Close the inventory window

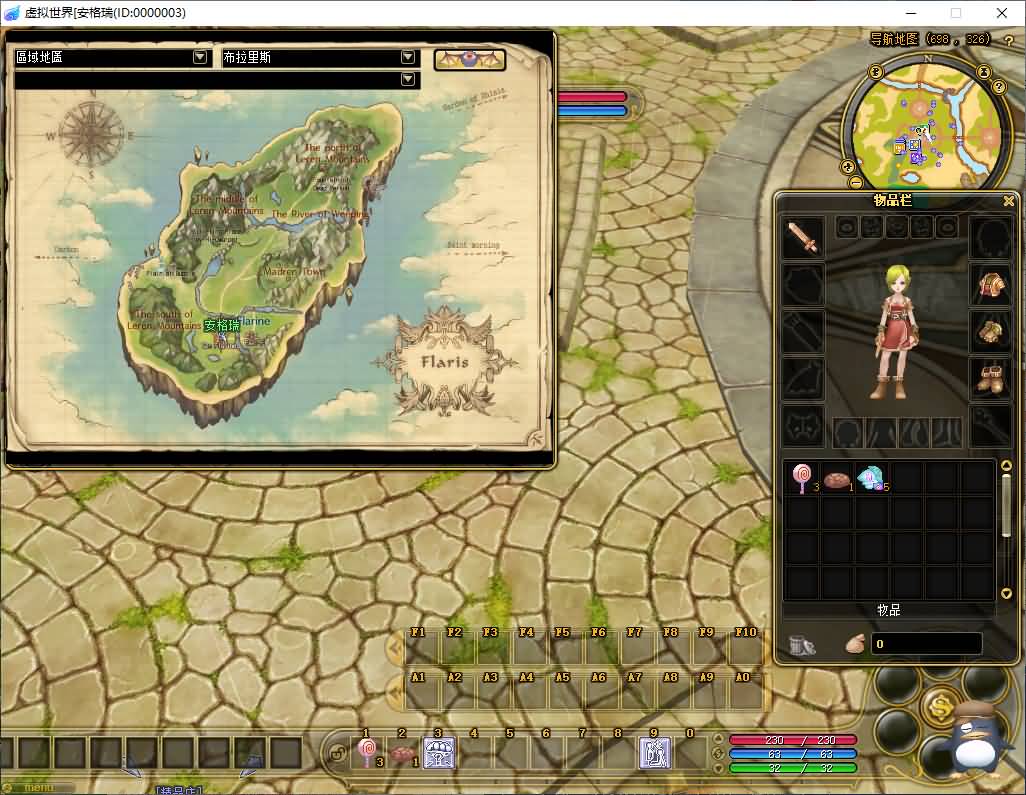click(1009, 201)
